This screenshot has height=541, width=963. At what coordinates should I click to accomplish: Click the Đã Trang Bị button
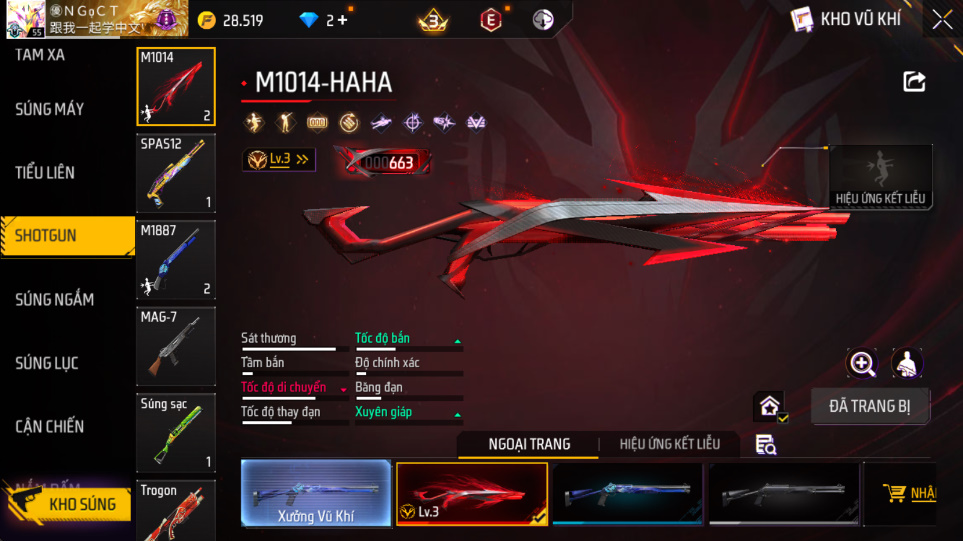(x=869, y=406)
